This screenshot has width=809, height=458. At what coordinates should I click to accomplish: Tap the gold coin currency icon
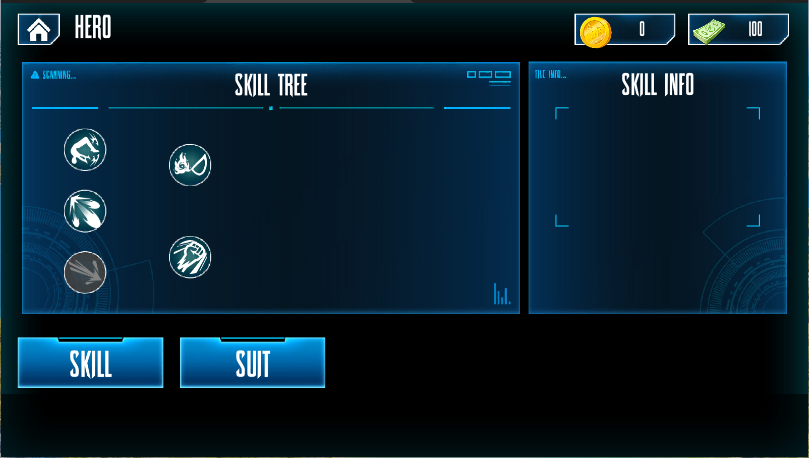point(595,31)
